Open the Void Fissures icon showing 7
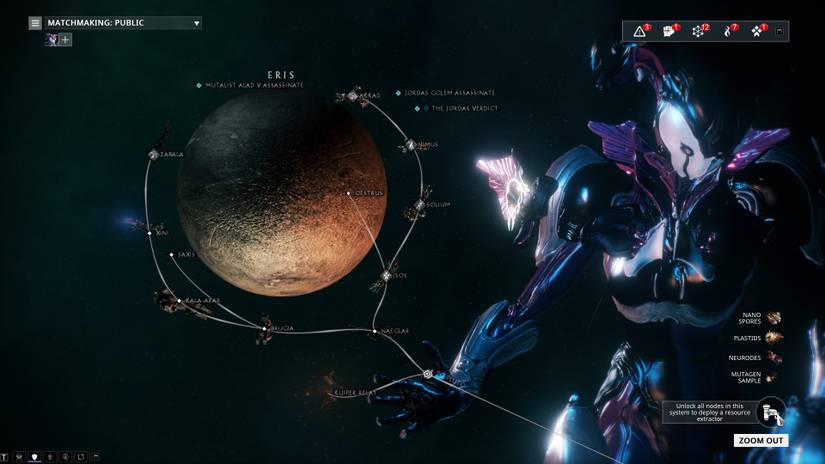This screenshot has width=825, height=464. point(729,31)
